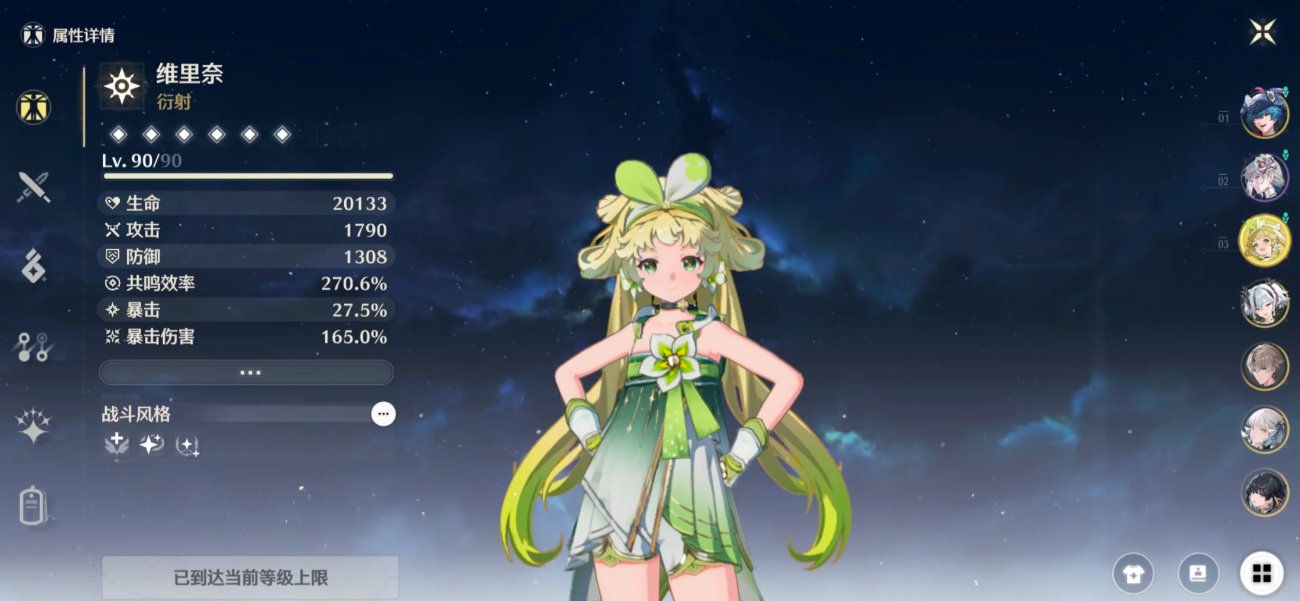Open the outfit button with shirt icon
The image size is (1300, 601).
tap(1133, 574)
